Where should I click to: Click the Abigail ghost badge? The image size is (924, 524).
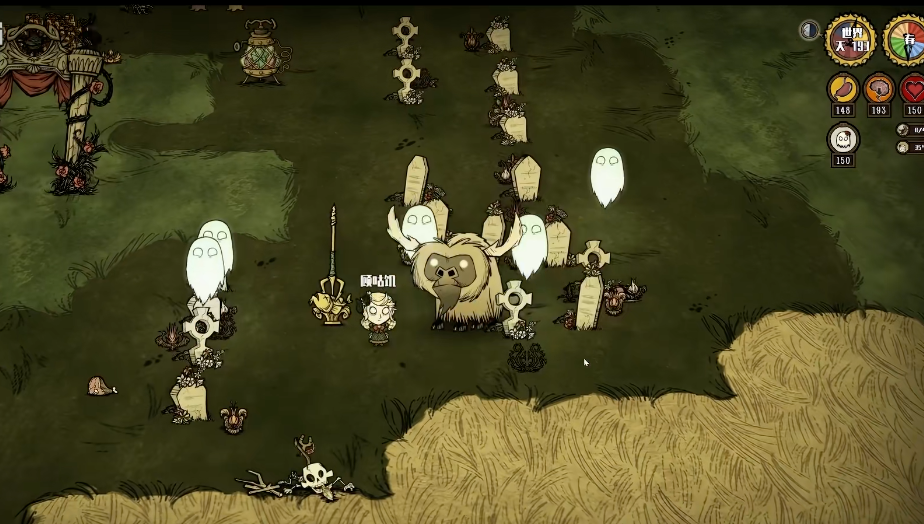coord(843,138)
